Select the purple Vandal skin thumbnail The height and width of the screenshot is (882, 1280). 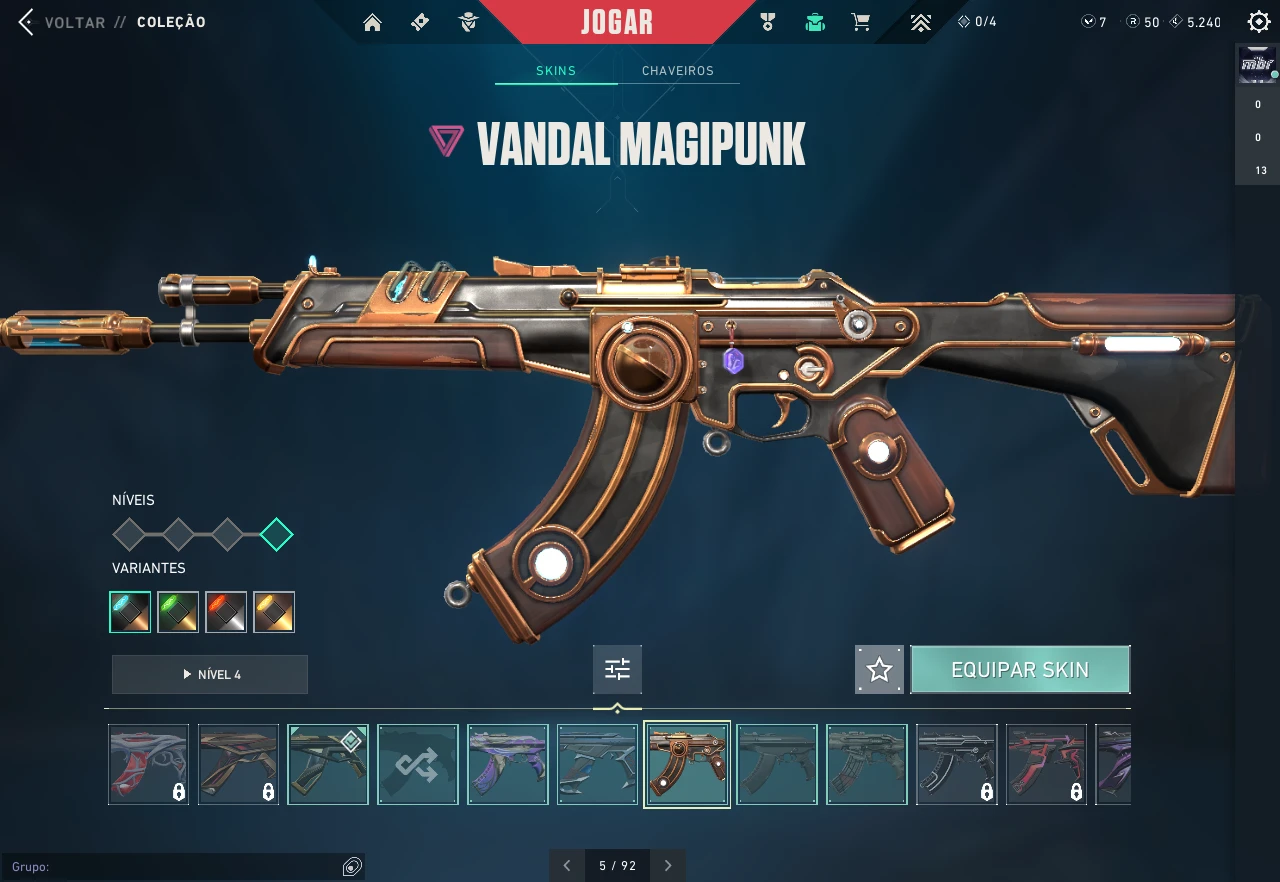[508, 765]
